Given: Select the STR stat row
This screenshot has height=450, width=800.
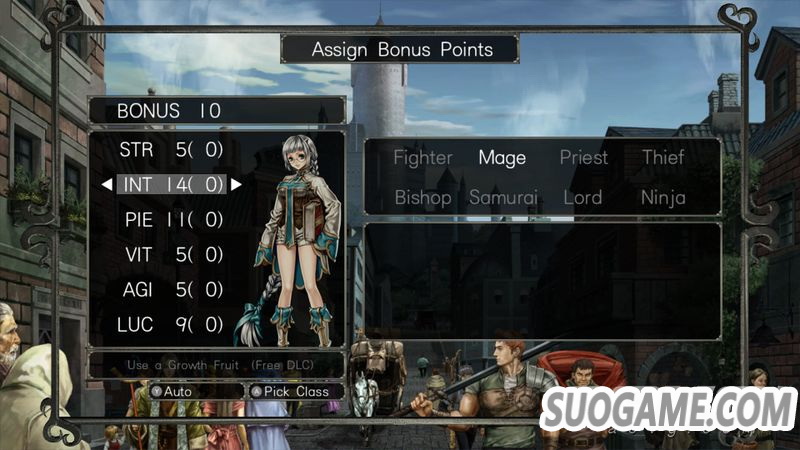Looking at the screenshot, I should [x=171, y=150].
